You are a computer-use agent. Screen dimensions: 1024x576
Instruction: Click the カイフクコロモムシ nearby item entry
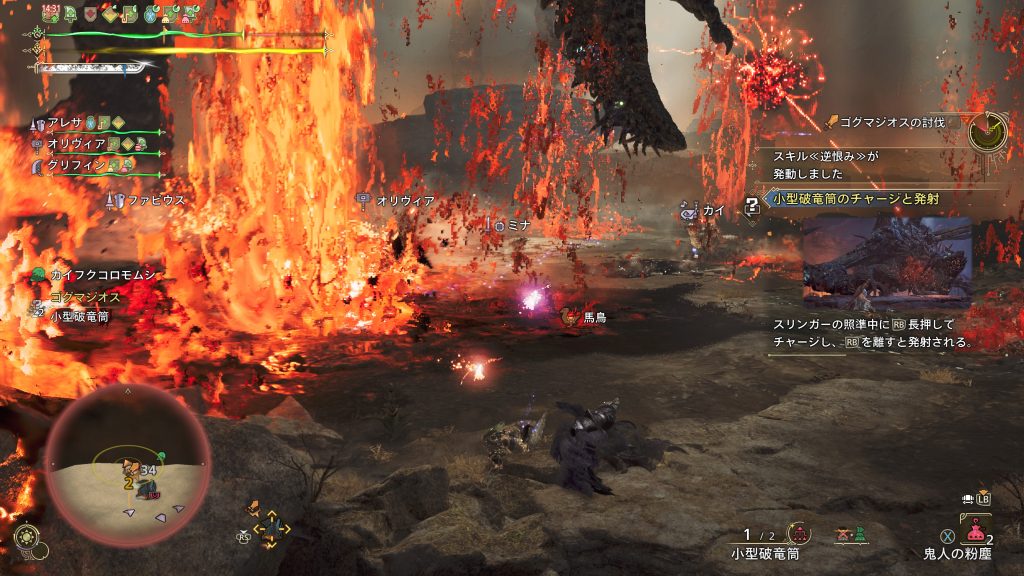point(96,274)
